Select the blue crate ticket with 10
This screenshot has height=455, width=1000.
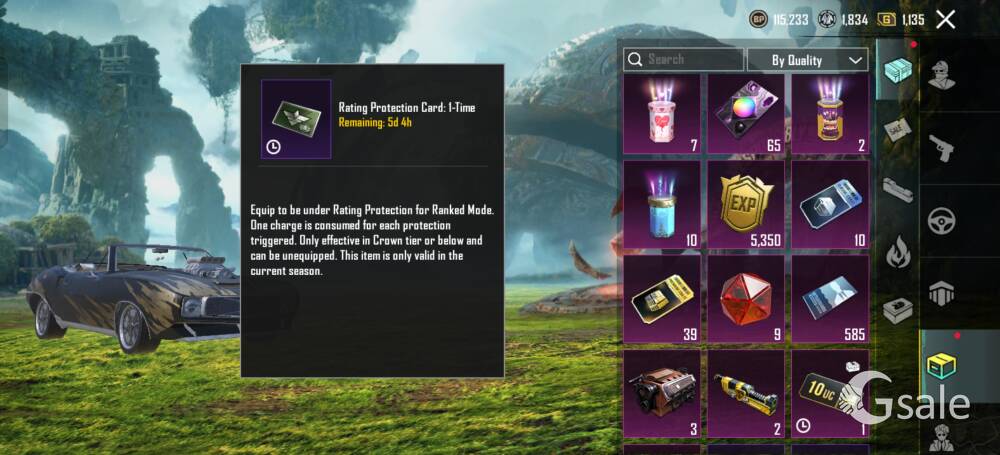click(x=829, y=201)
